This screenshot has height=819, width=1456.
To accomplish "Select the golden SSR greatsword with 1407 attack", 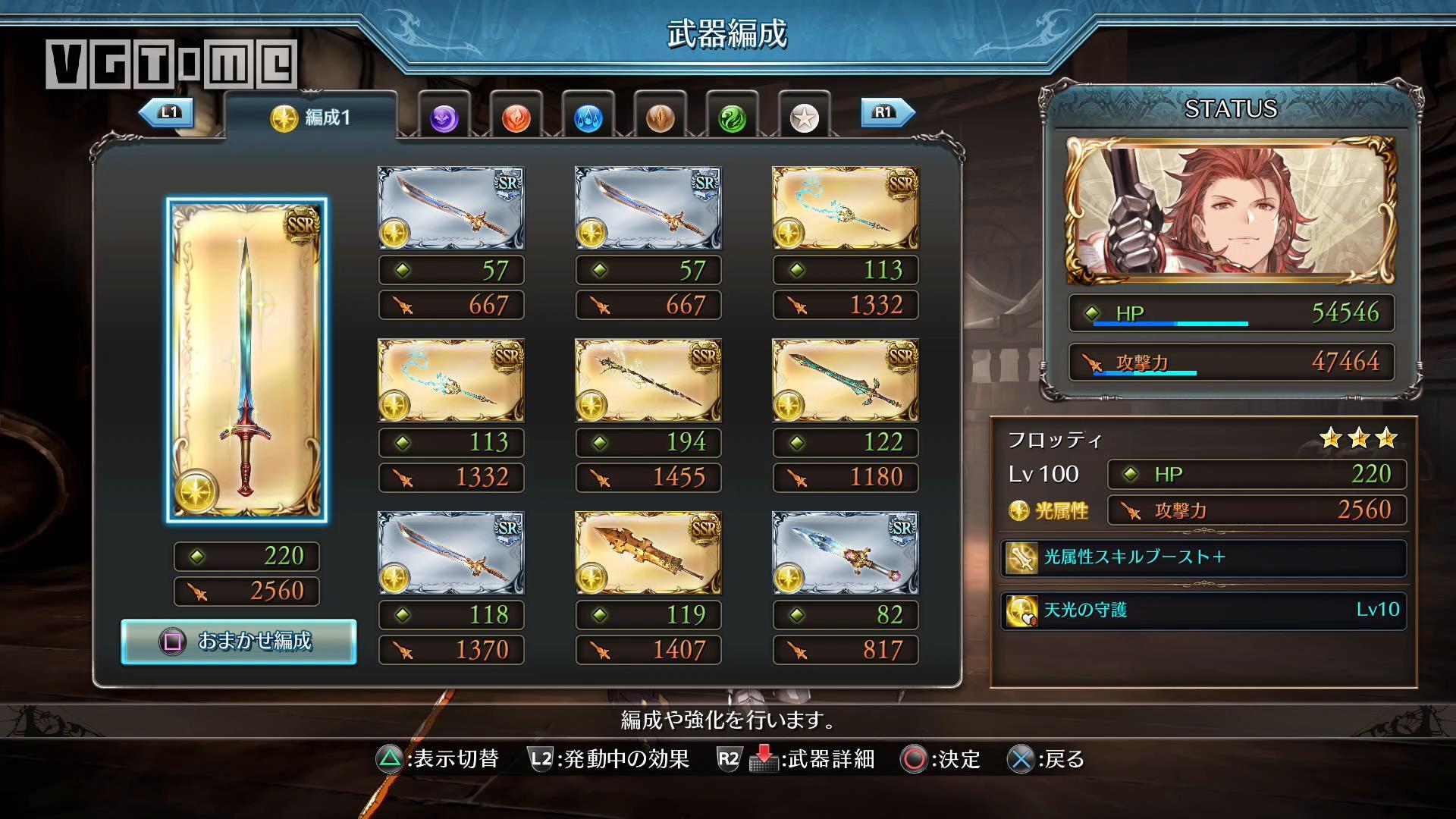I will coord(648,553).
